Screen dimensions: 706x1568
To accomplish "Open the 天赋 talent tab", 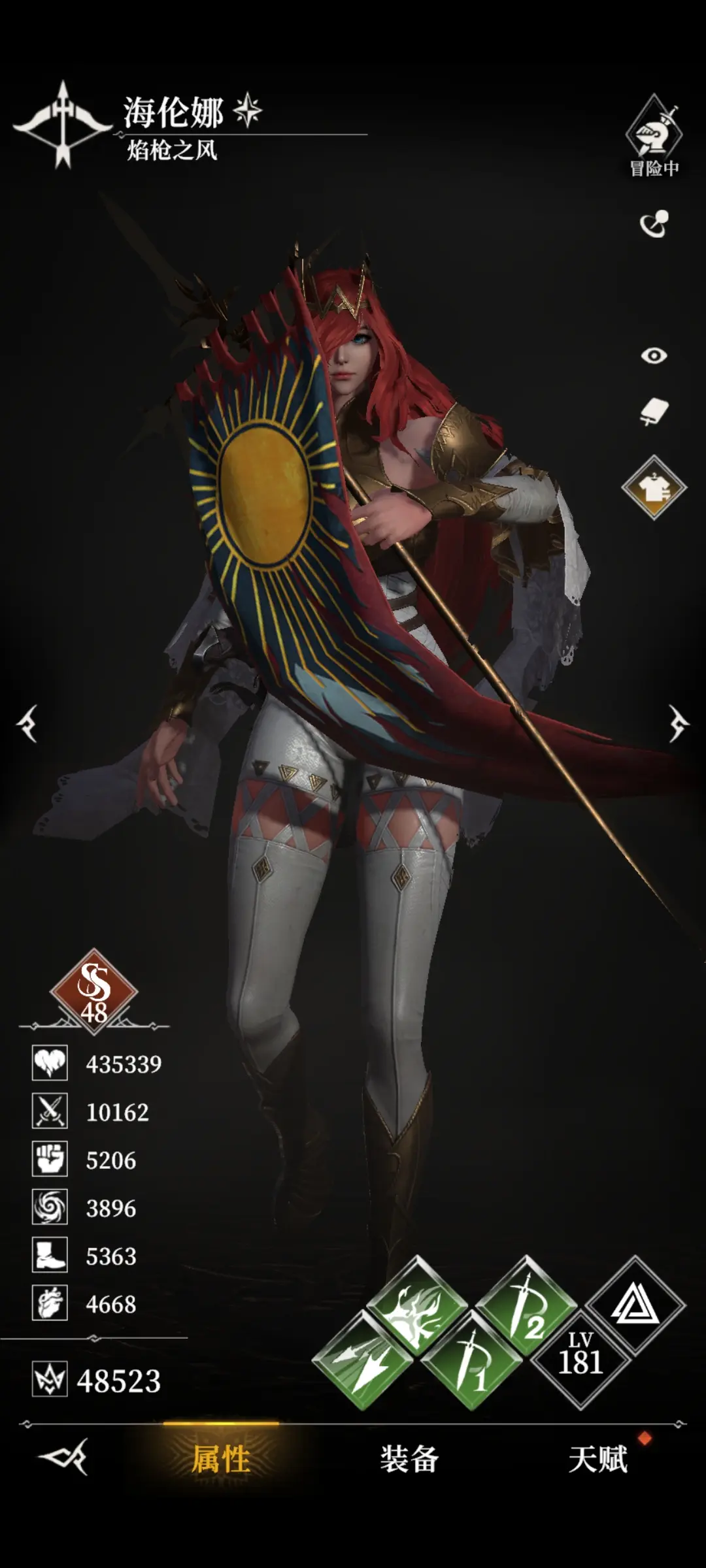I will coord(597,1459).
